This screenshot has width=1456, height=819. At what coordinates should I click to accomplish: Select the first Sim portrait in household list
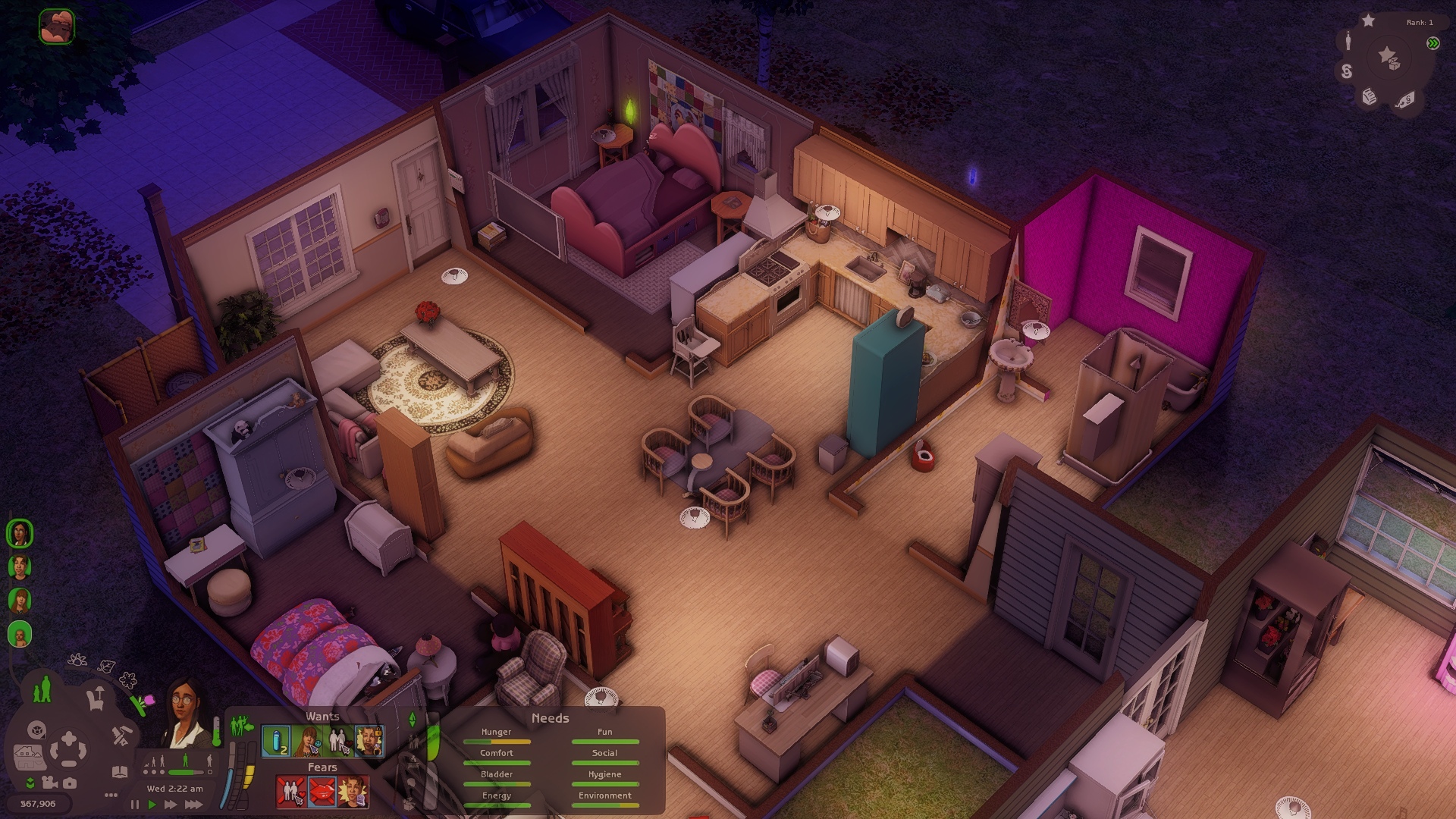tap(20, 533)
